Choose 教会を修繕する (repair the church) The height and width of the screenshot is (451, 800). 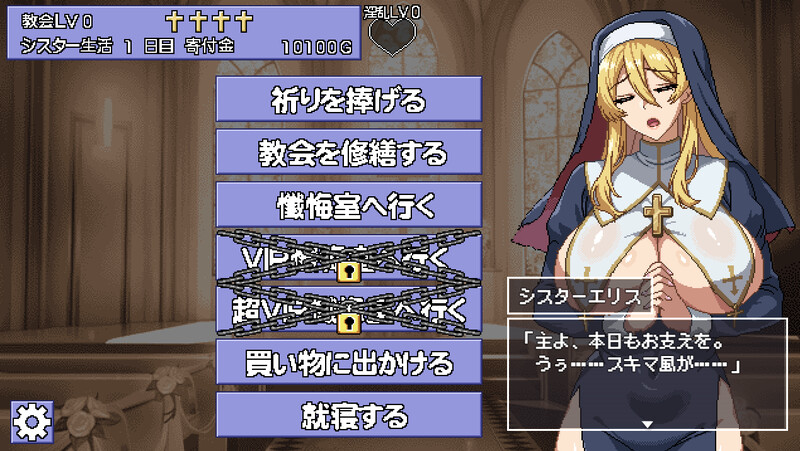pyautogui.click(x=348, y=153)
